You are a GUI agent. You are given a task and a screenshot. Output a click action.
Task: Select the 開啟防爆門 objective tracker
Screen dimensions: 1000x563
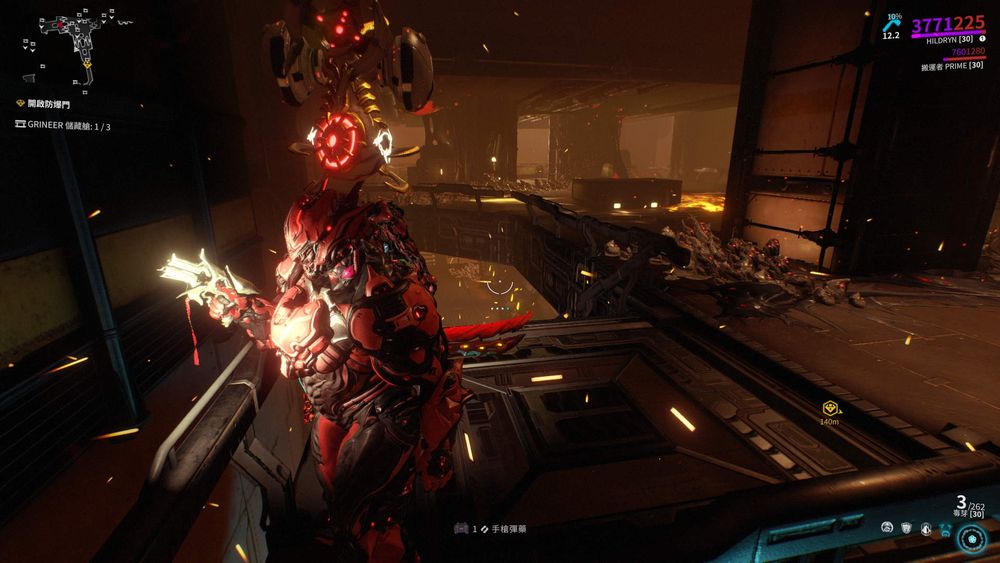(x=43, y=103)
